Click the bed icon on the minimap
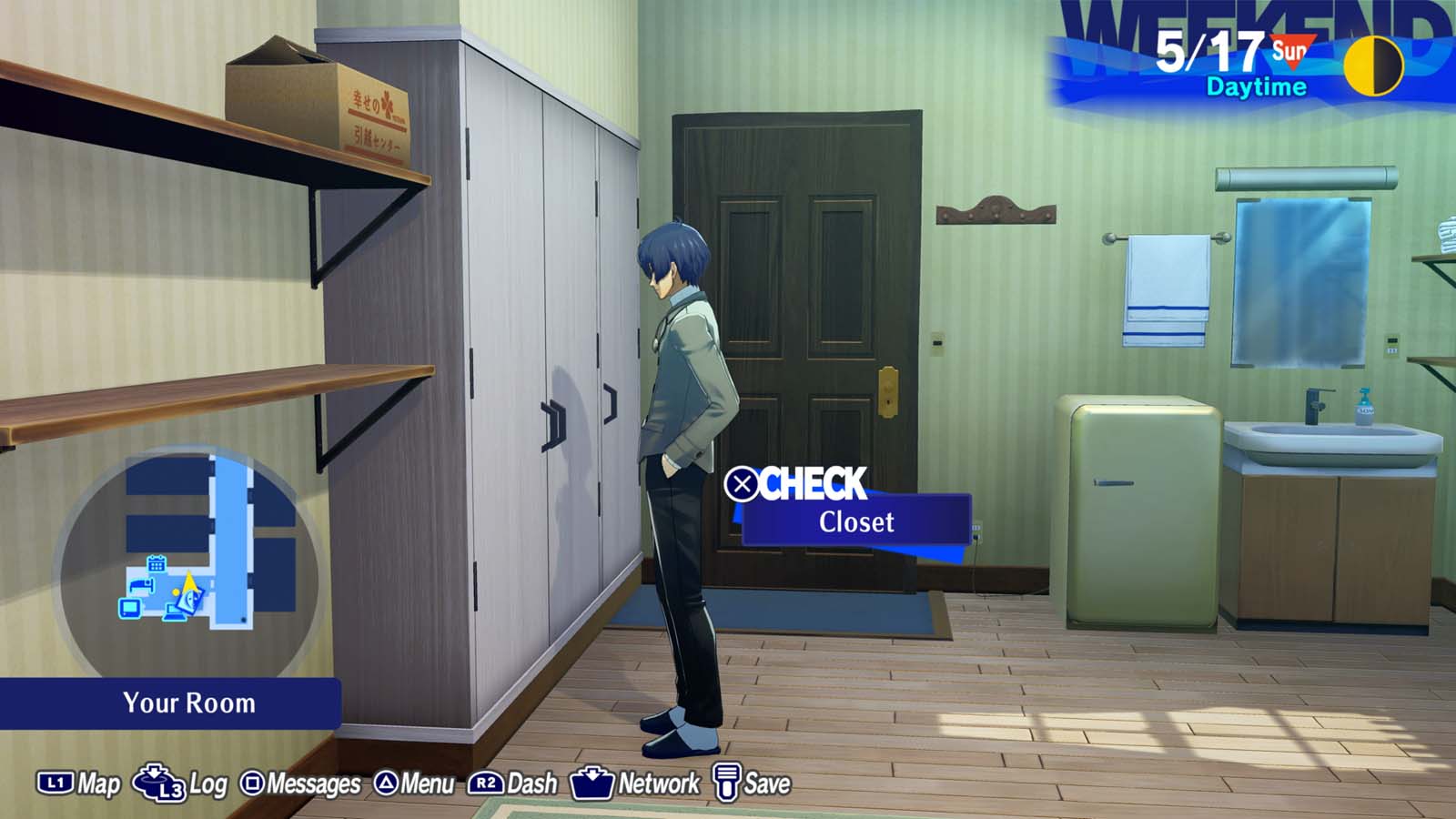1456x819 pixels. pyautogui.click(x=142, y=585)
